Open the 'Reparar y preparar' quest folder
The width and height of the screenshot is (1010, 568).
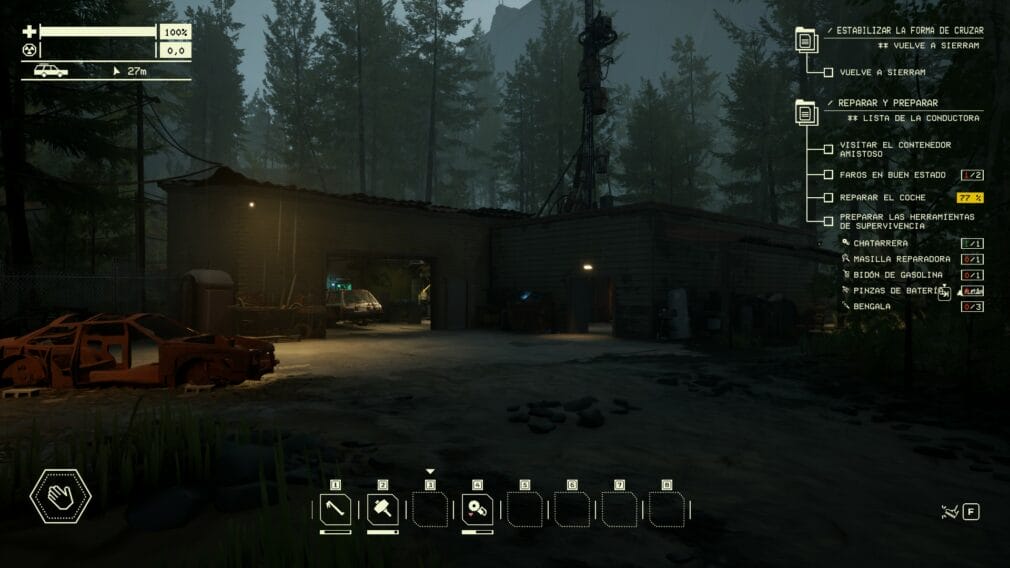[x=806, y=111]
